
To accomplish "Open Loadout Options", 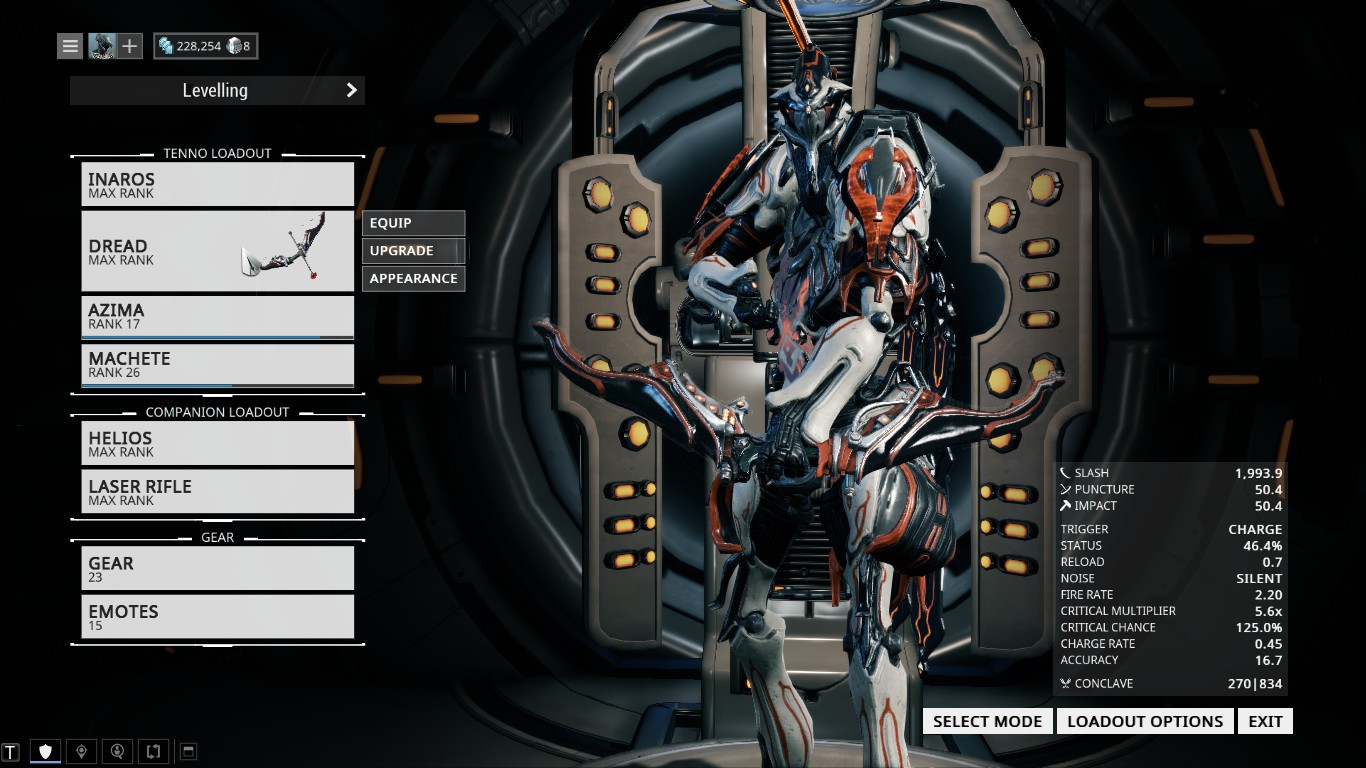I will (x=1145, y=721).
